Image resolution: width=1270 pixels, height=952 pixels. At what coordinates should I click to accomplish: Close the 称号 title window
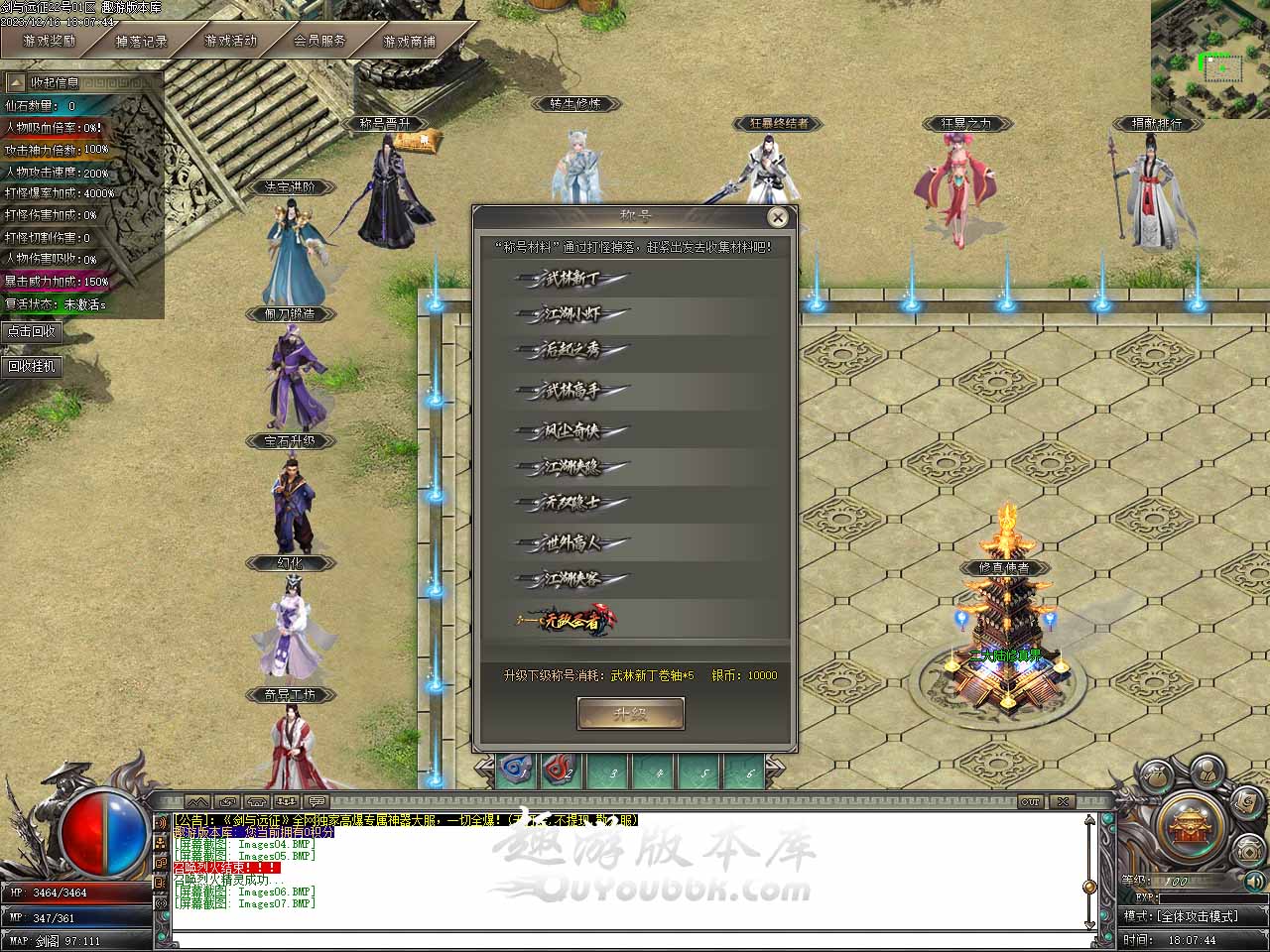pos(778,217)
